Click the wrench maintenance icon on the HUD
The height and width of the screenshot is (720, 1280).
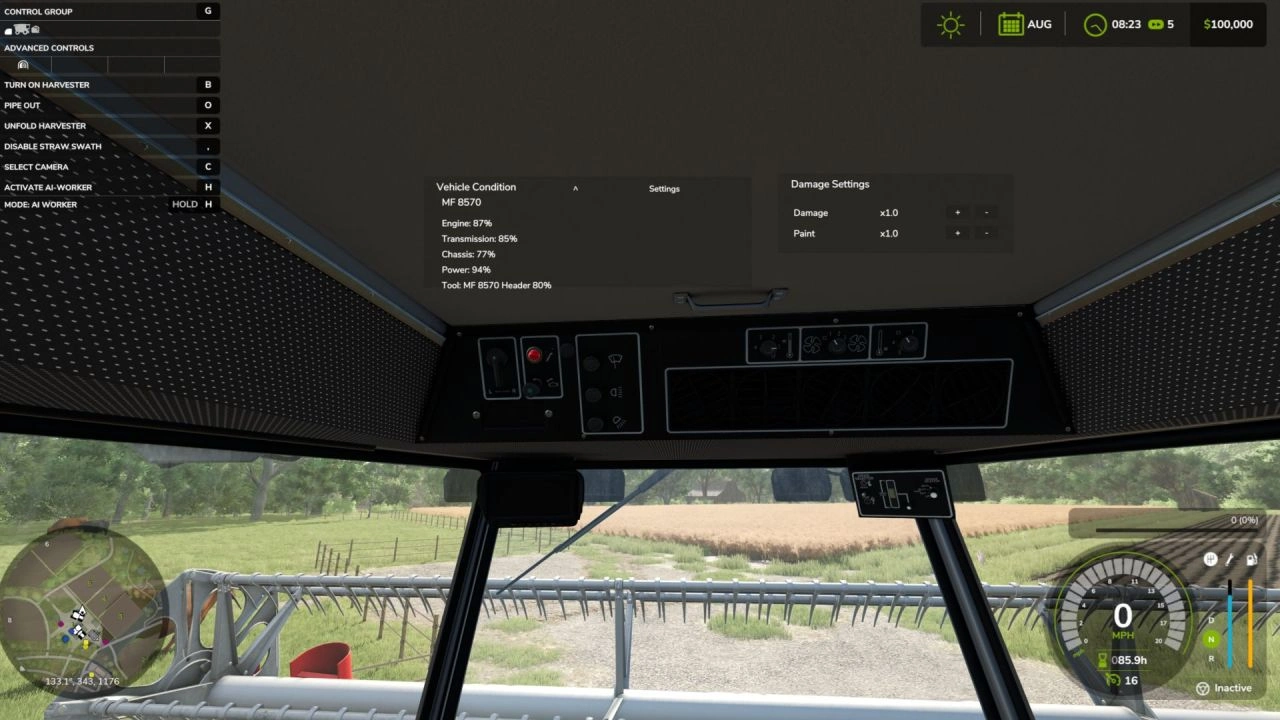click(1229, 559)
